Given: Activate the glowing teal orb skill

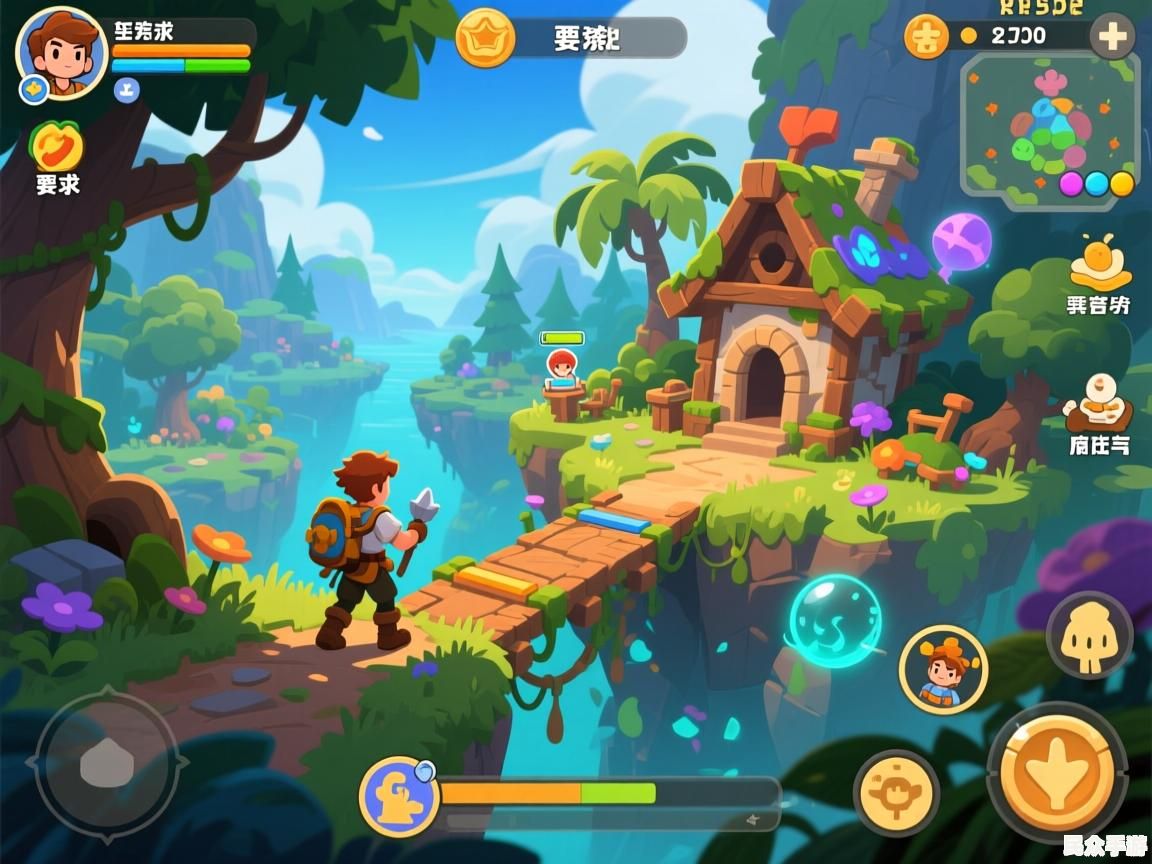Looking at the screenshot, I should [x=835, y=620].
